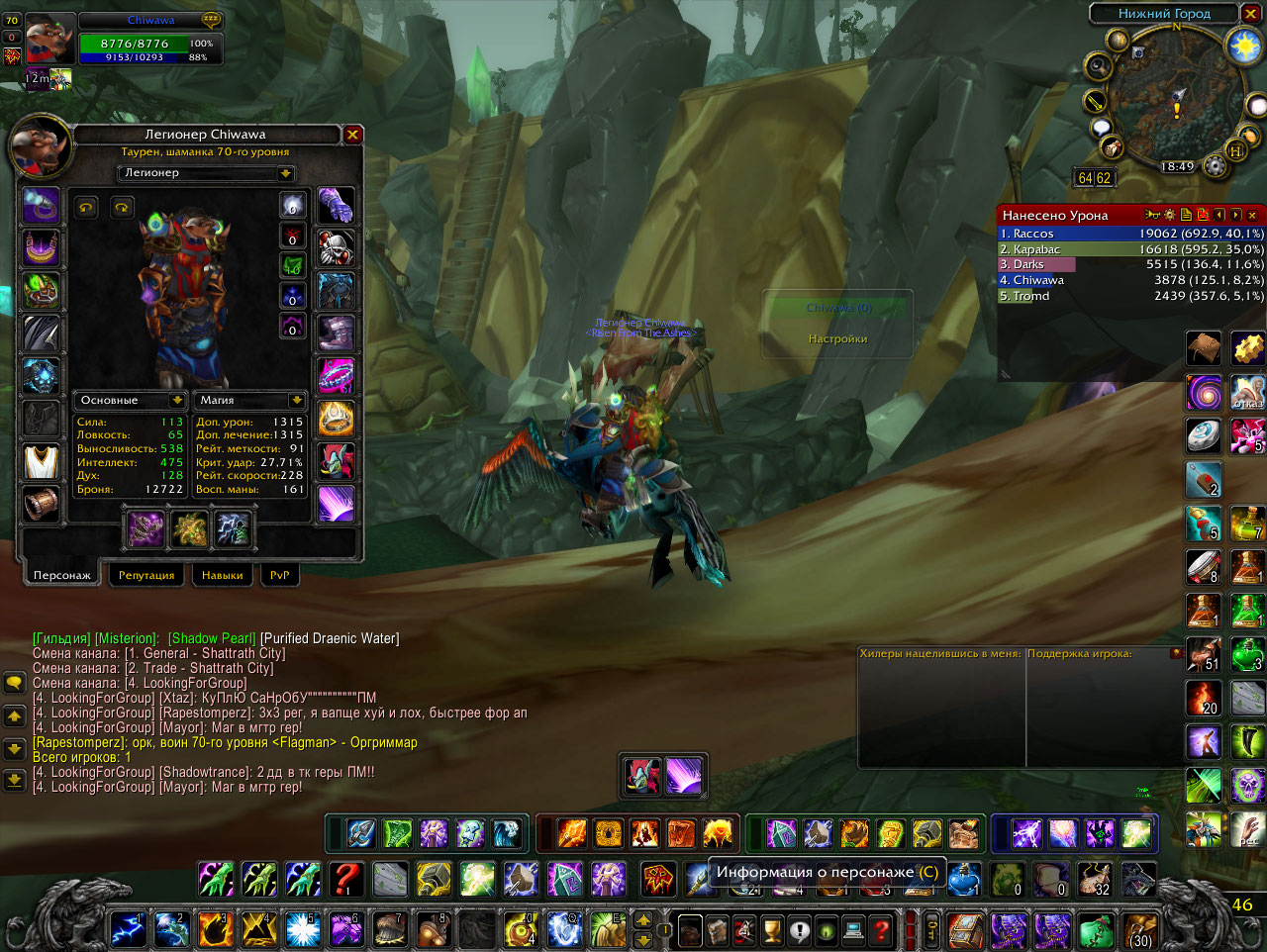Switch to the Репутация tab
The image size is (1267, 952).
[x=146, y=575]
